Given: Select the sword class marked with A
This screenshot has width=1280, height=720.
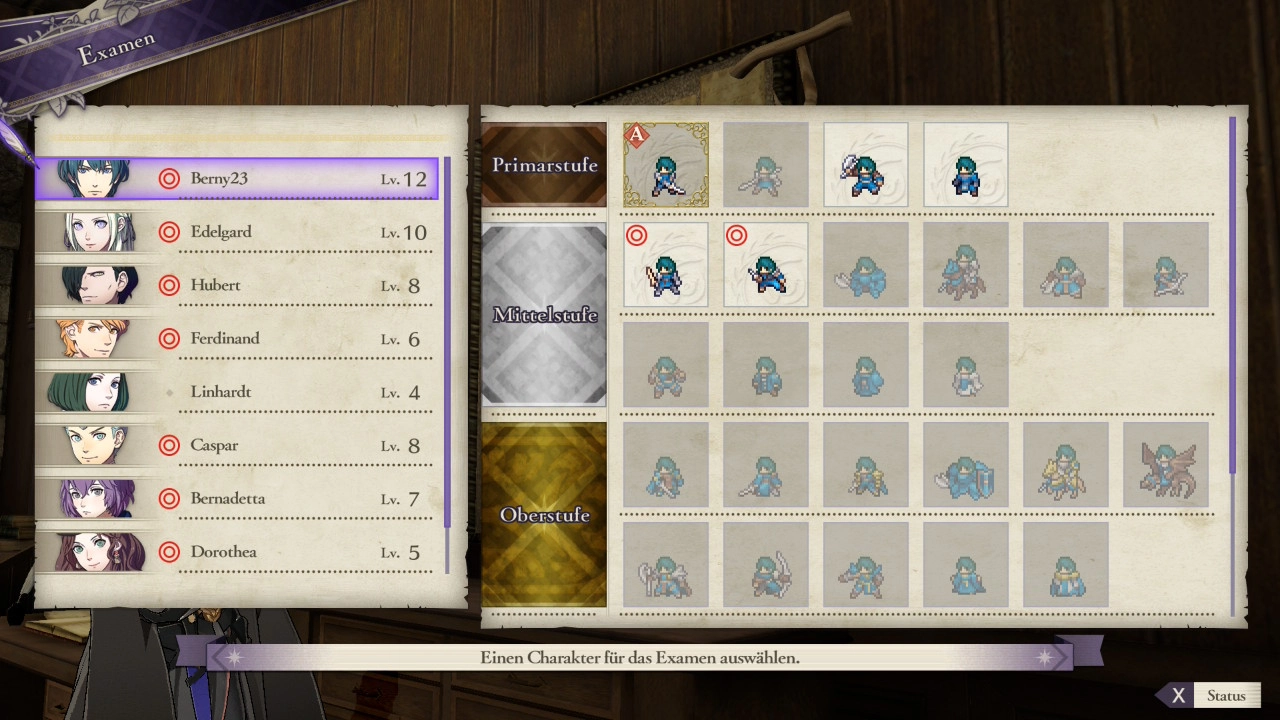Looking at the screenshot, I should coord(666,165).
